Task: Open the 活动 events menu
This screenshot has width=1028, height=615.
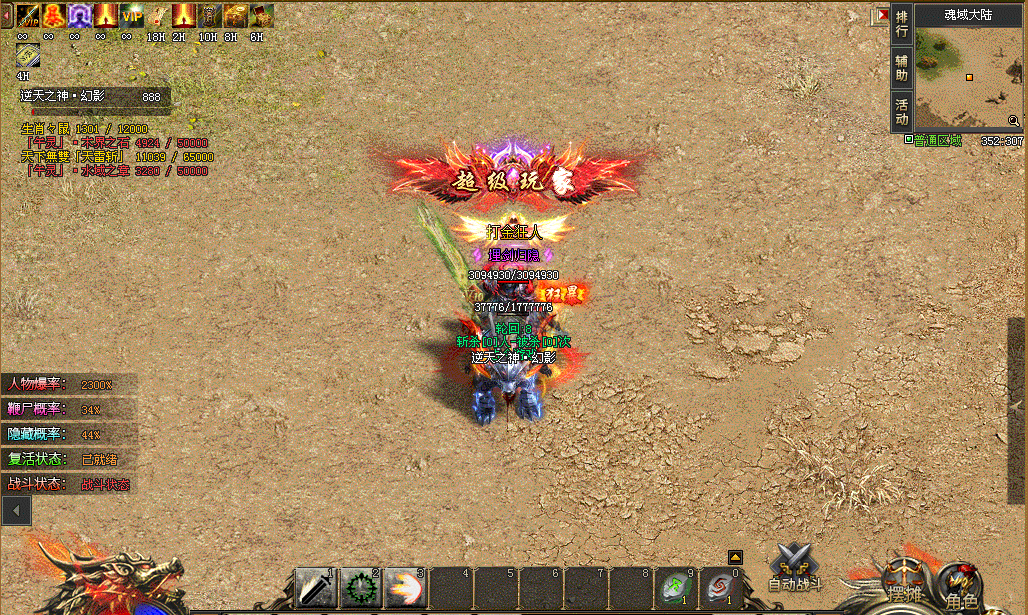Action: (x=902, y=111)
